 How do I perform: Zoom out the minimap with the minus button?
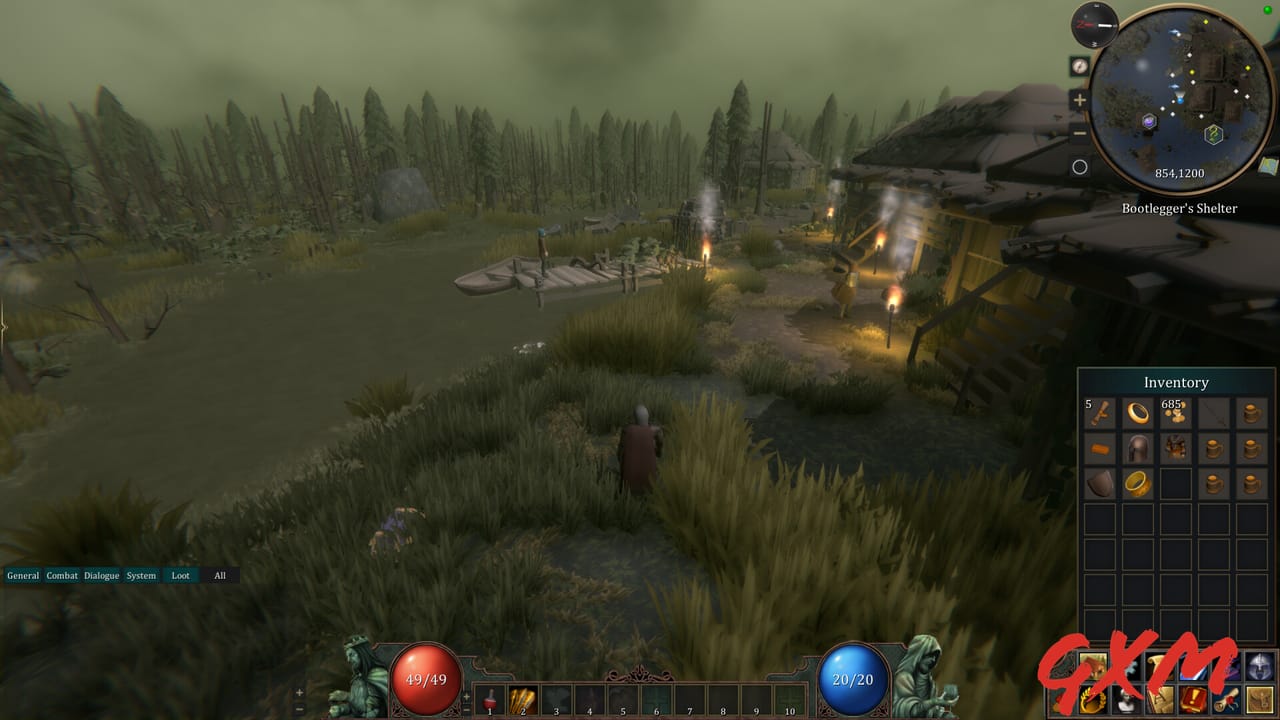[x=1078, y=133]
